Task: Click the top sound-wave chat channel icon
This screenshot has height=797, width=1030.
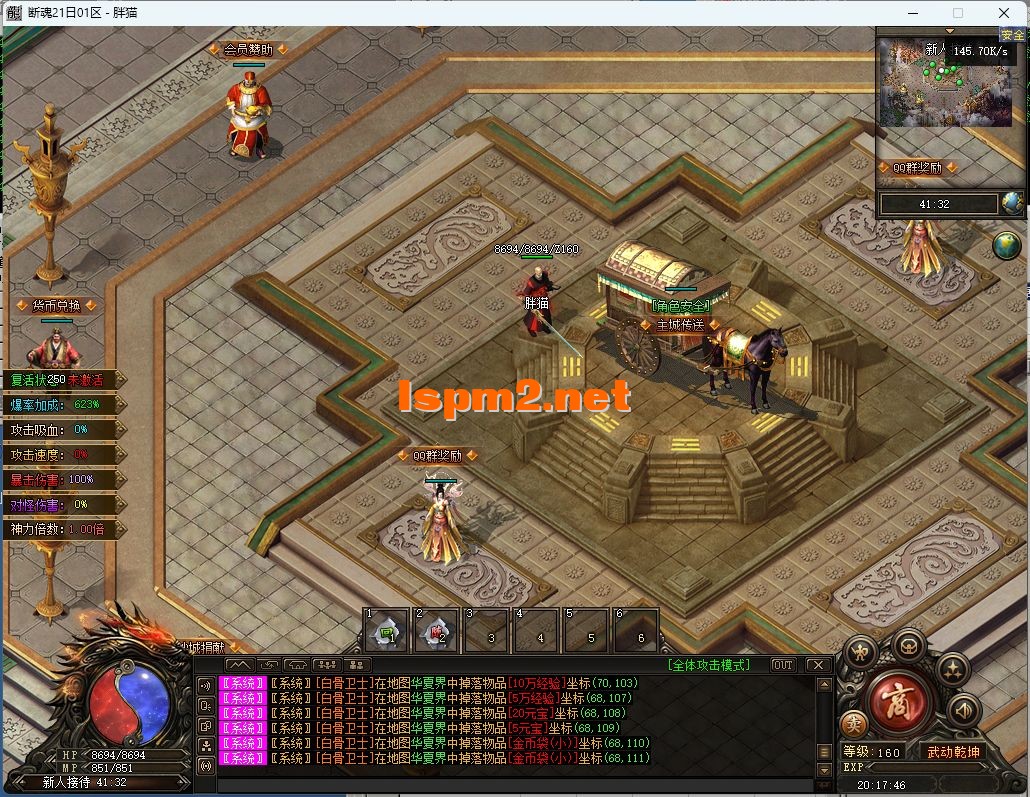Action: click(x=206, y=686)
